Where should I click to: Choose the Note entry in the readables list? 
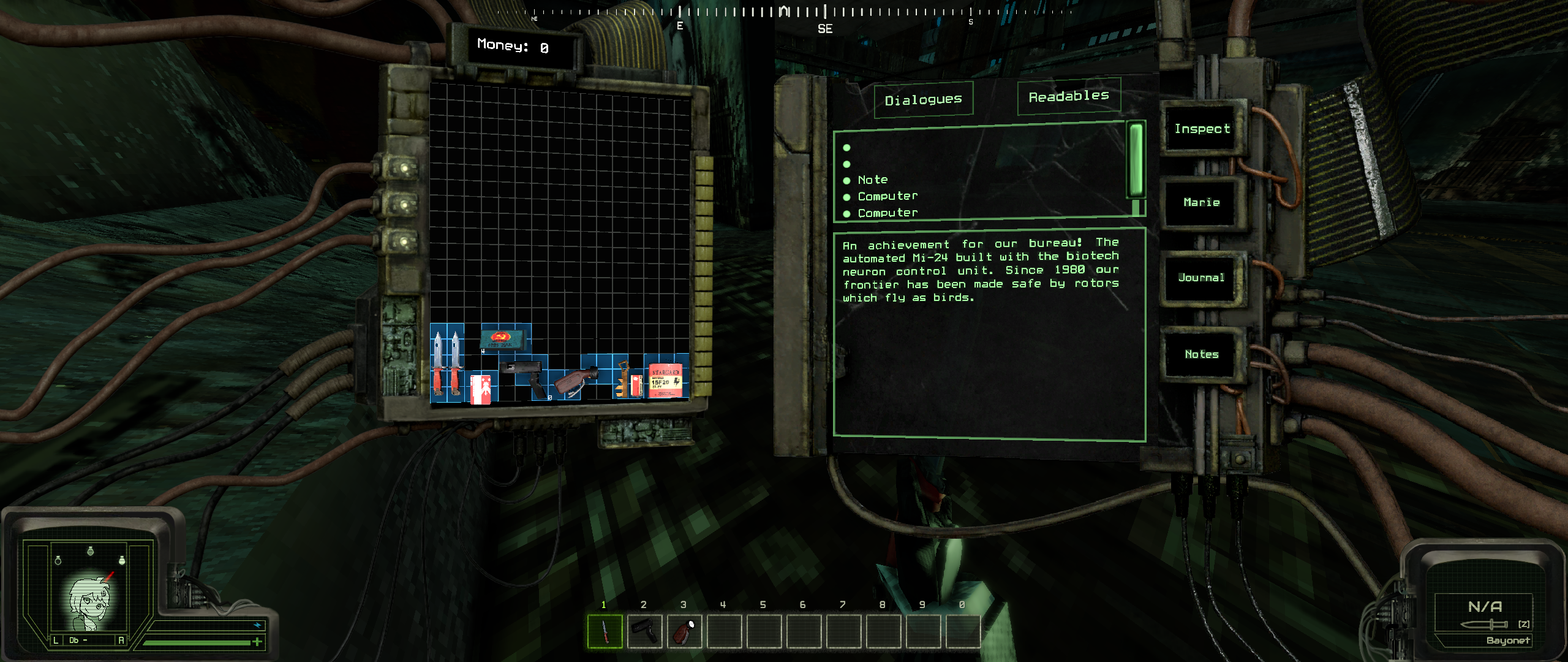[872, 180]
